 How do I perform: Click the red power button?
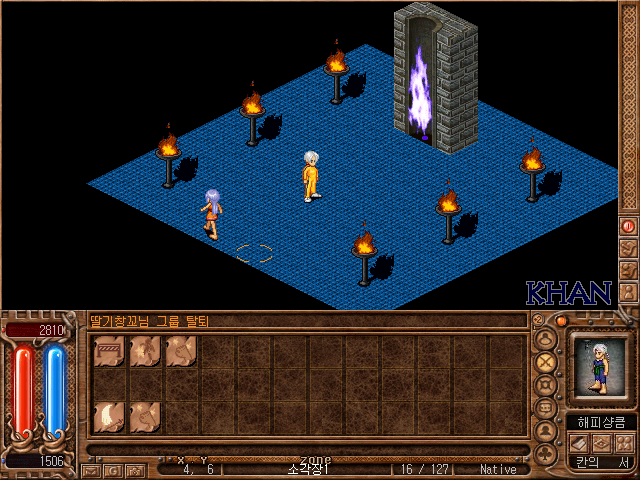pyautogui.click(x=628, y=226)
